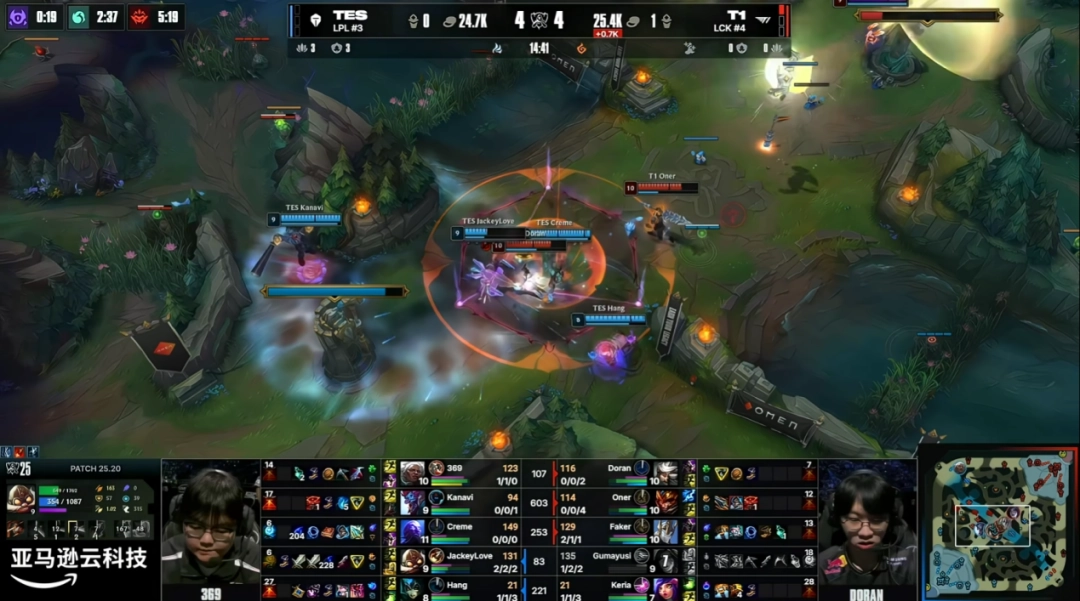Select Faker's champion portrait
1080x601 pixels.
click(666, 530)
